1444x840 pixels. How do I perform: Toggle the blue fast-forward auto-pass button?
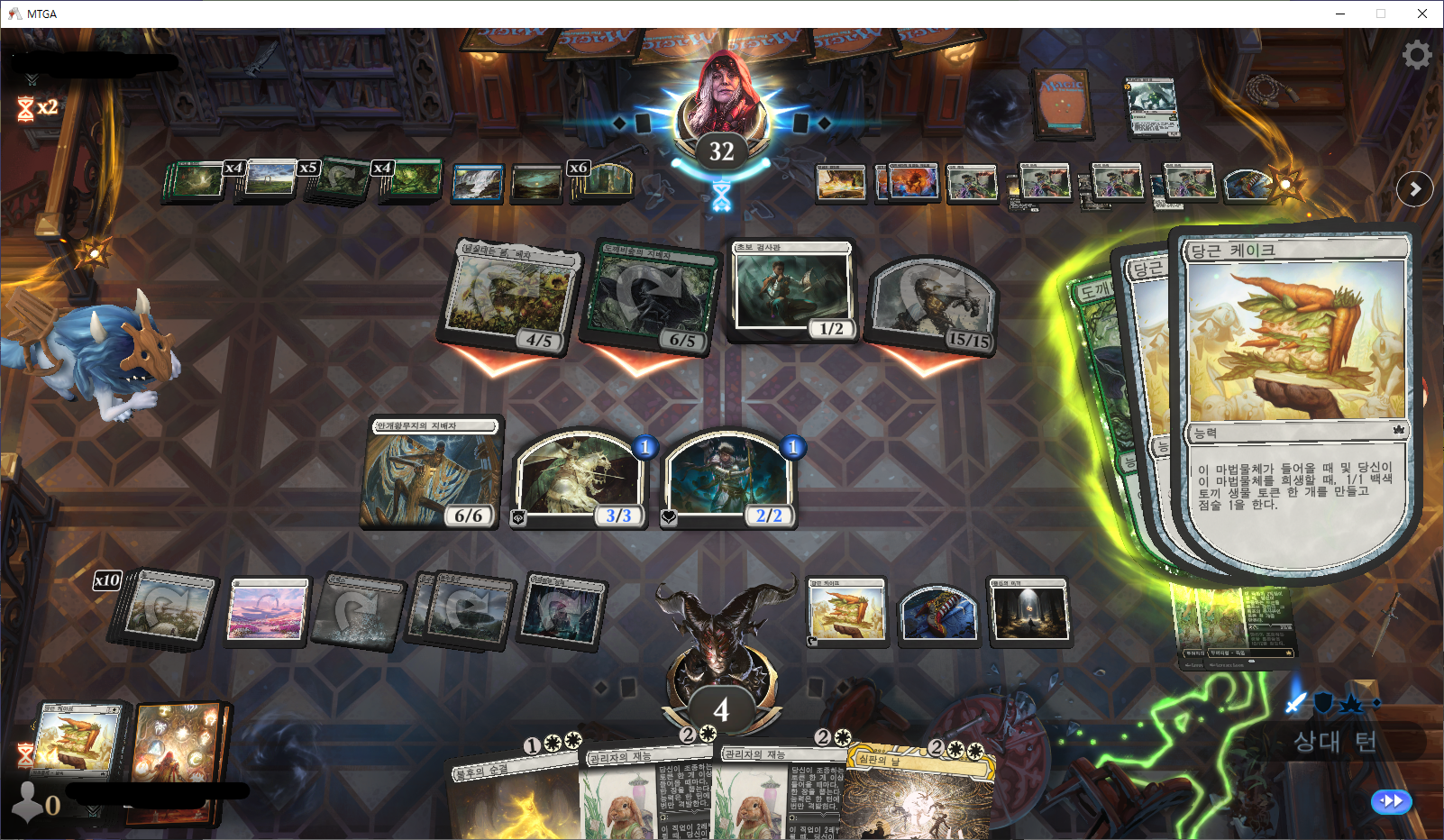1391,800
